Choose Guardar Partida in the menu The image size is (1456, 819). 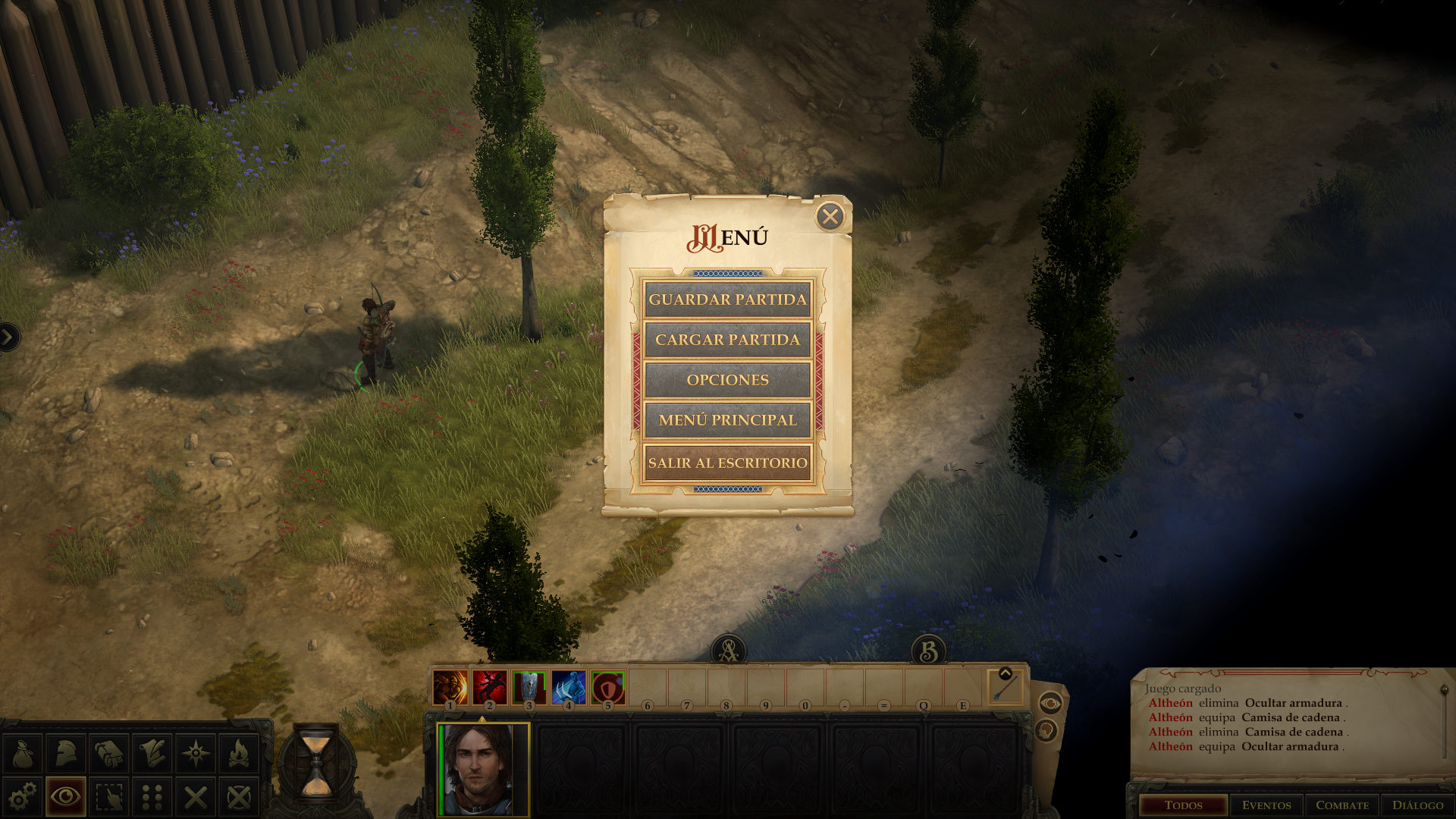pyautogui.click(x=727, y=300)
